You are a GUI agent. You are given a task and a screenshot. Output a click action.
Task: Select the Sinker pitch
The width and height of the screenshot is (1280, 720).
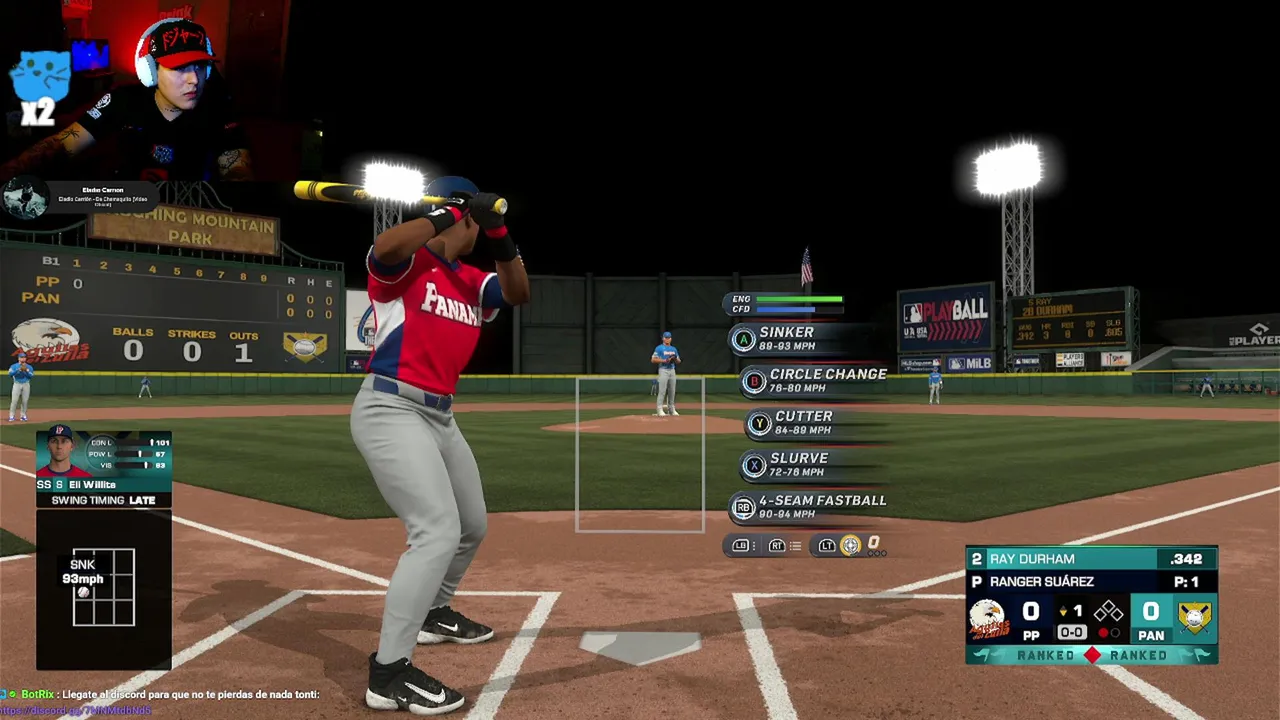click(786, 338)
